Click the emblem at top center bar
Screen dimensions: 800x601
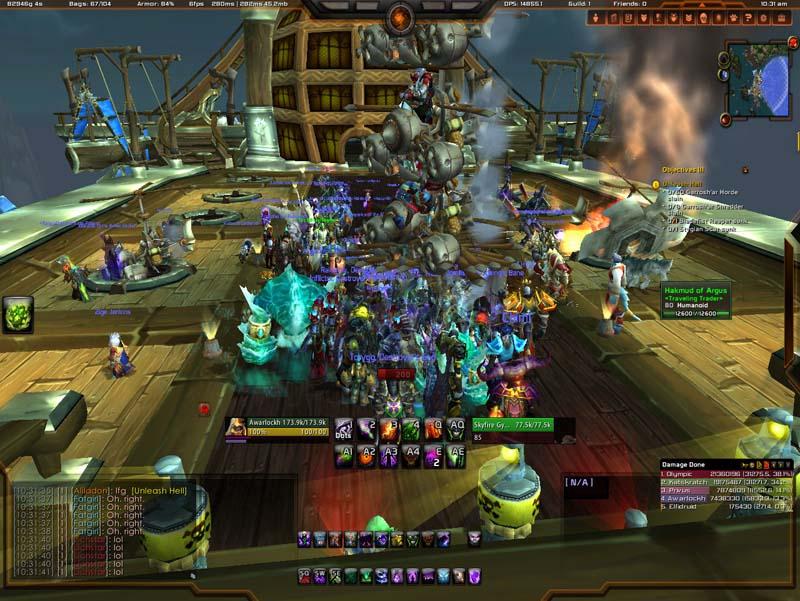(401, 17)
